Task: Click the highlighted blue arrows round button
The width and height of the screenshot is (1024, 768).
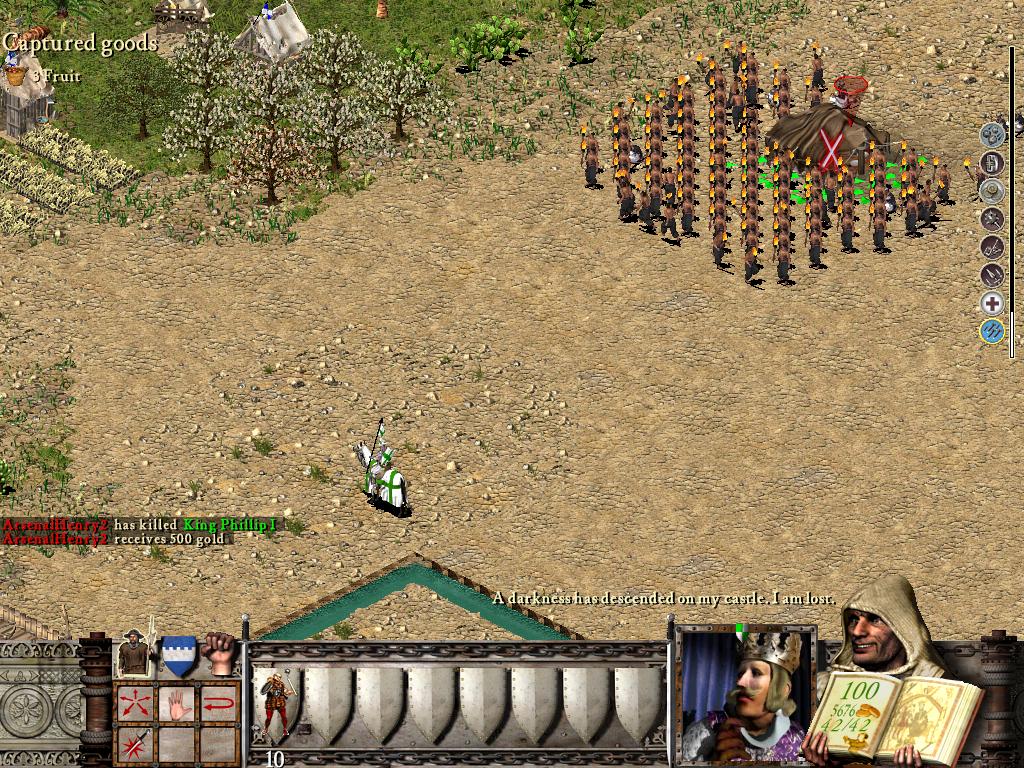Action: pyautogui.click(x=991, y=332)
